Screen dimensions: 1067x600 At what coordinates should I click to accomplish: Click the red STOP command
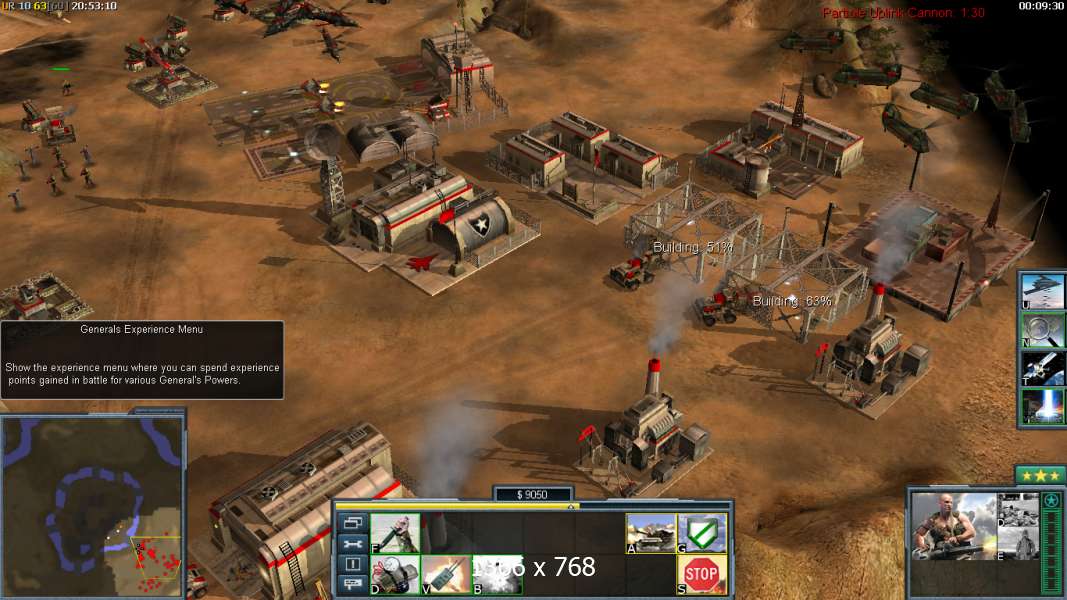coord(702,575)
